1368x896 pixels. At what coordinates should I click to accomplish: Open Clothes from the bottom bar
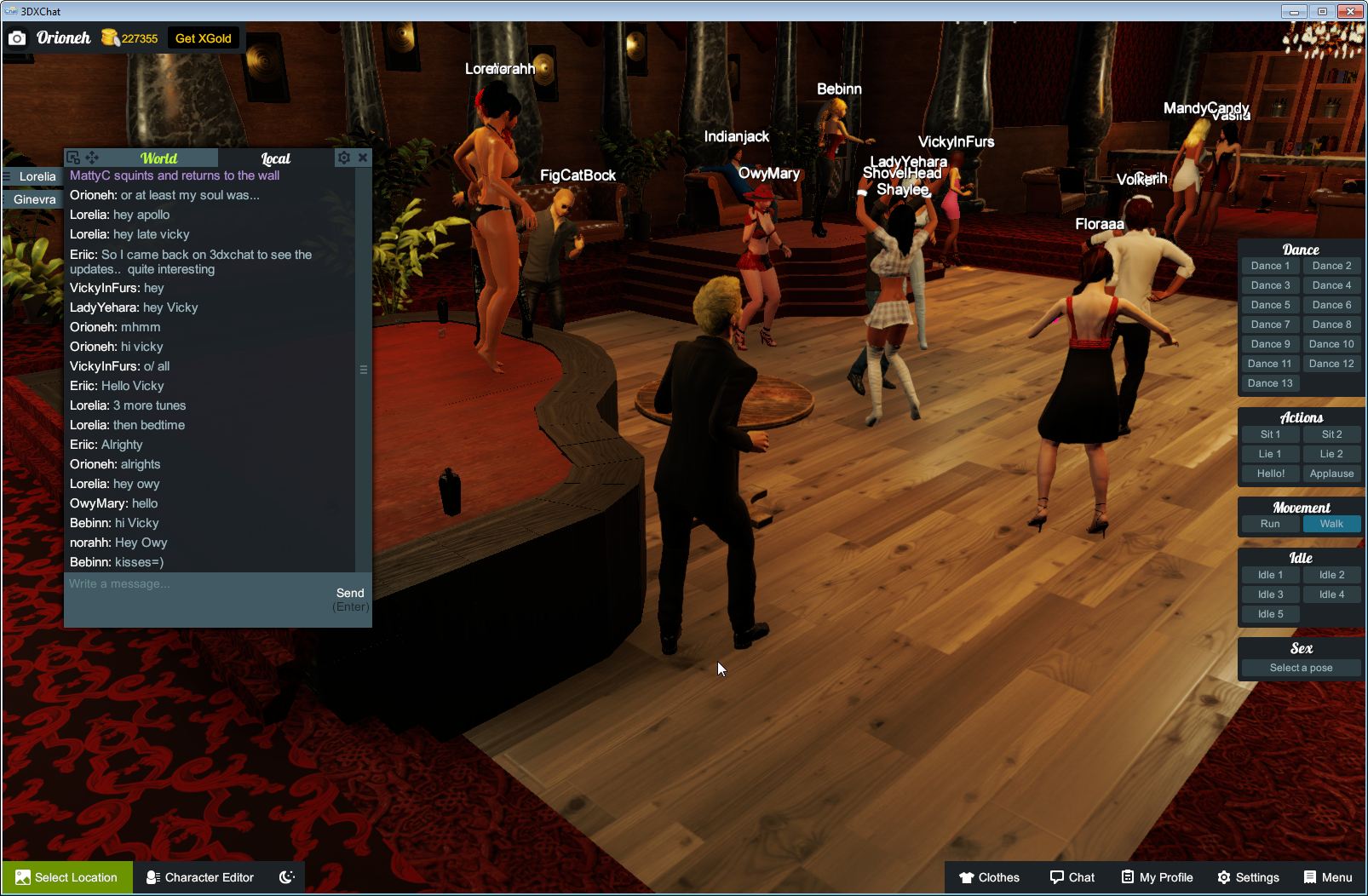(x=990, y=877)
